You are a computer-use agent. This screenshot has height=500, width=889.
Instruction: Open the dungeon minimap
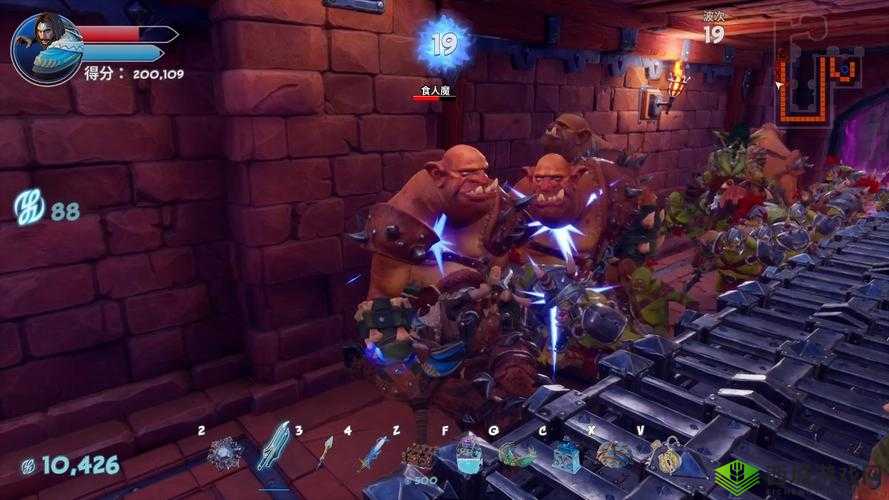[818, 74]
